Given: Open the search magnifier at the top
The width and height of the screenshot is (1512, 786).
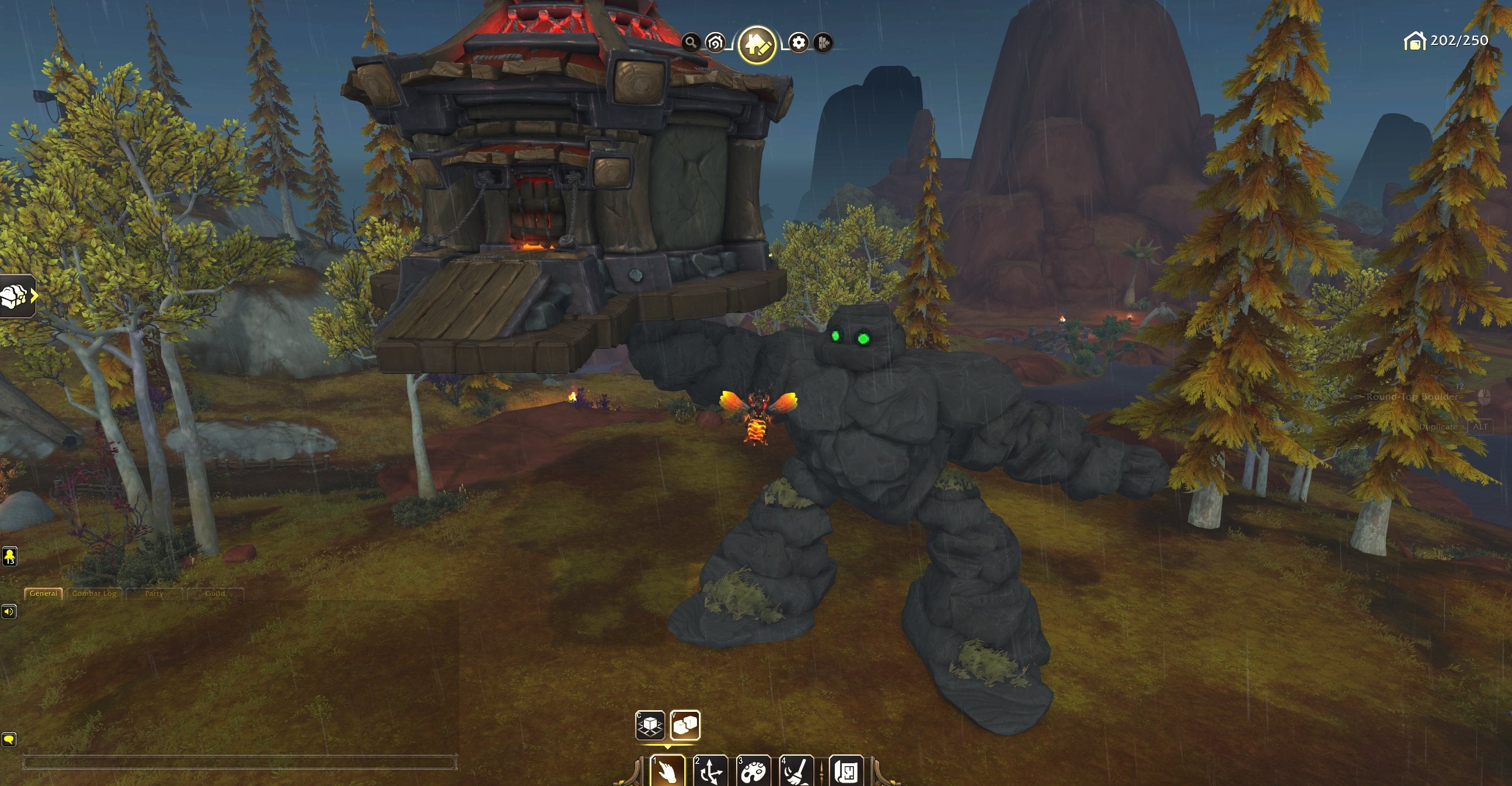Looking at the screenshot, I should click(691, 43).
